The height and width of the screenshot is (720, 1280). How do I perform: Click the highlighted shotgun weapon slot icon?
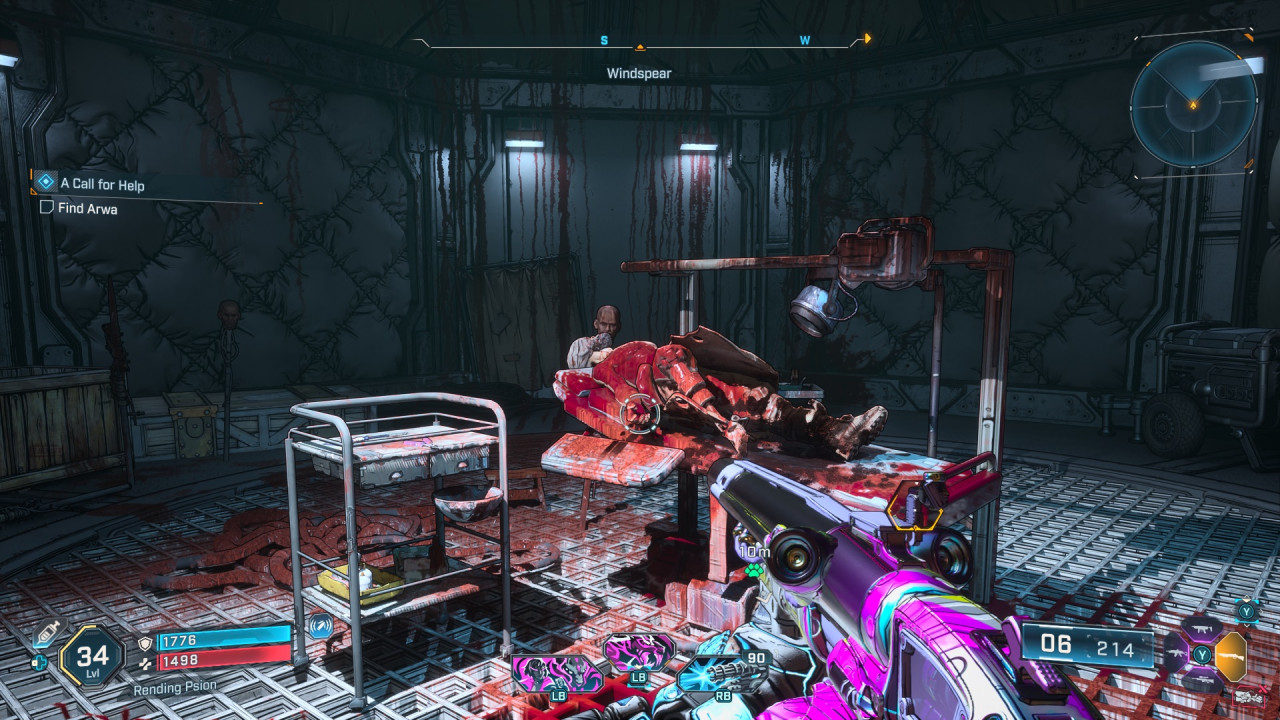[x=1230, y=655]
